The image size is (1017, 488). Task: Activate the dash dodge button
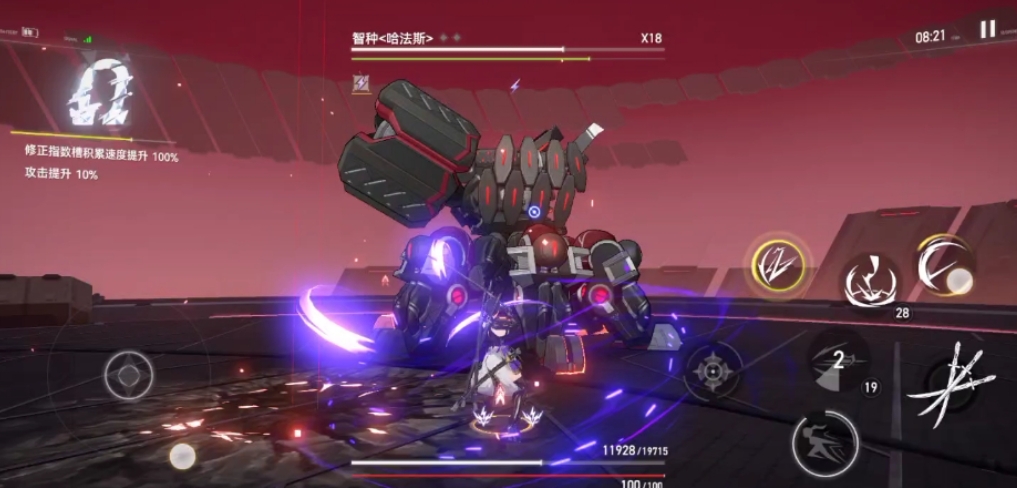[x=825, y=443]
